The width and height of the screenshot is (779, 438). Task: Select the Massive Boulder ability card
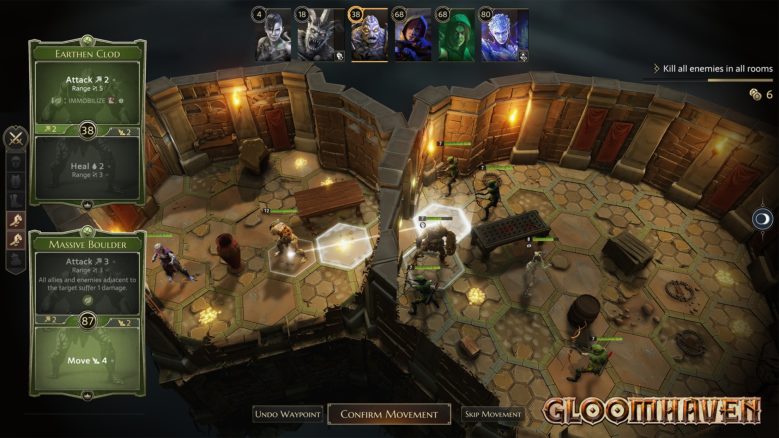pos(87,243)
